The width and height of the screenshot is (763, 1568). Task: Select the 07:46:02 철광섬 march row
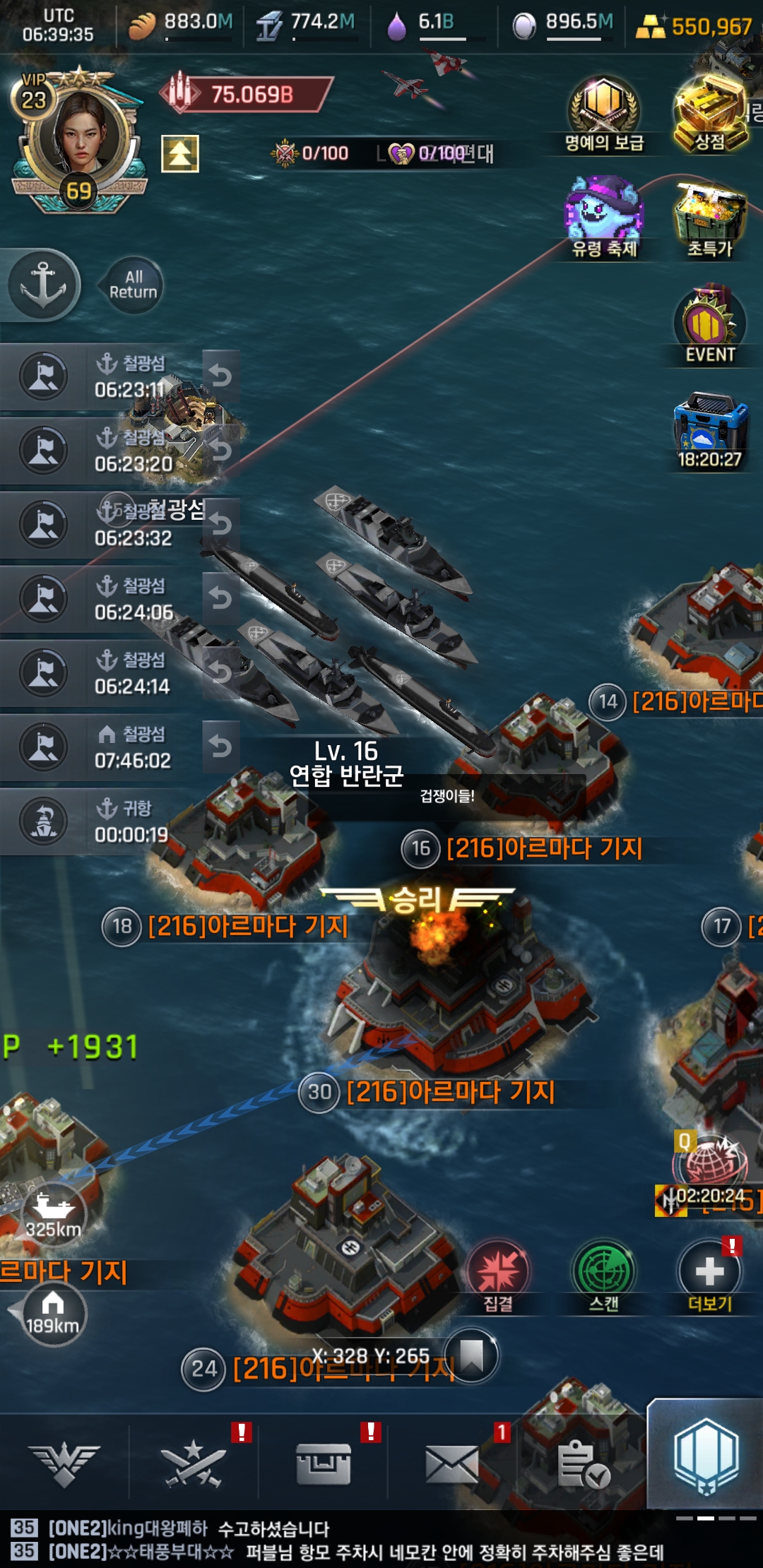tap(106, 747)
